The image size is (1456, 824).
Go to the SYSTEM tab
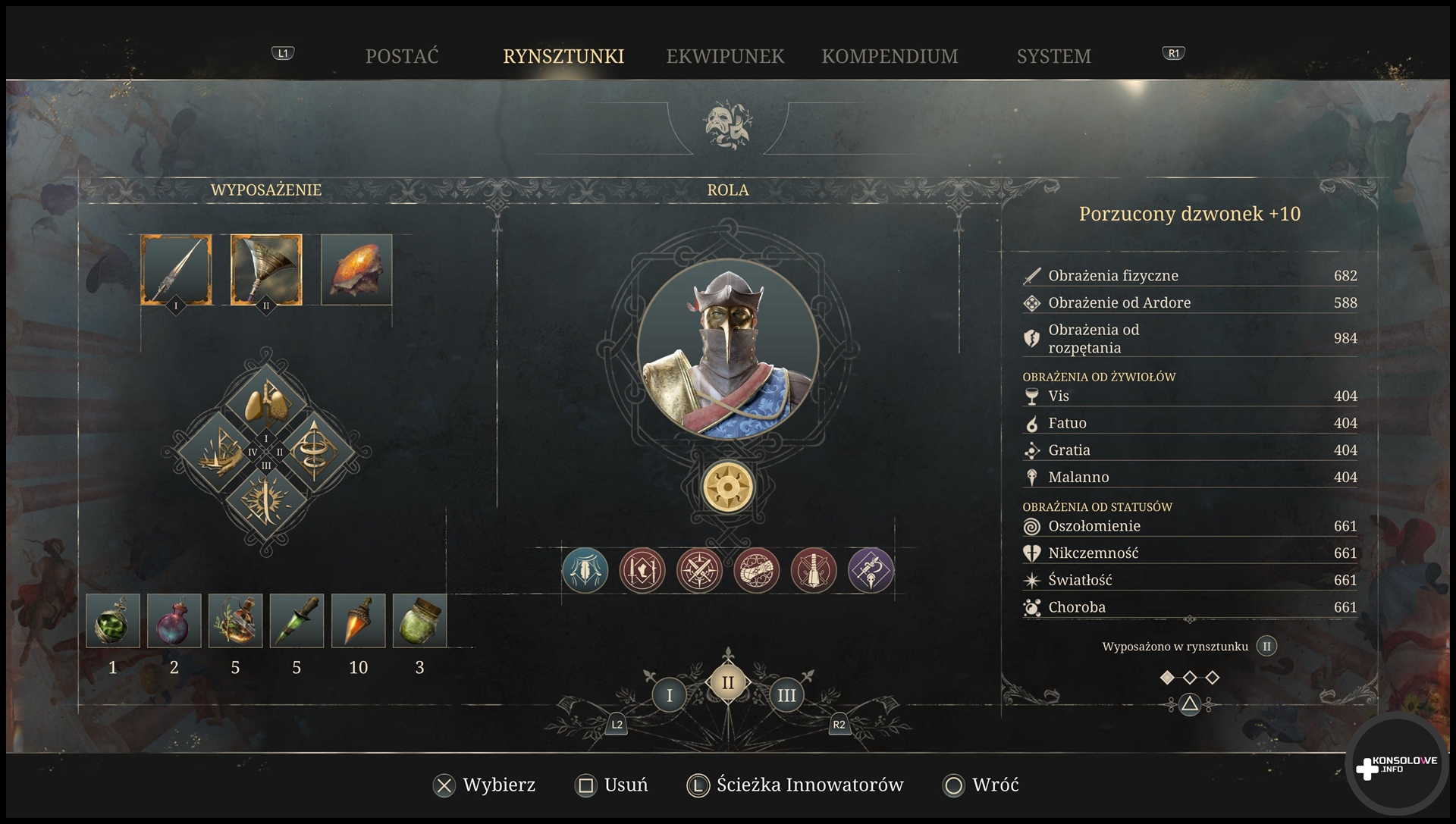pos(1053,56)
